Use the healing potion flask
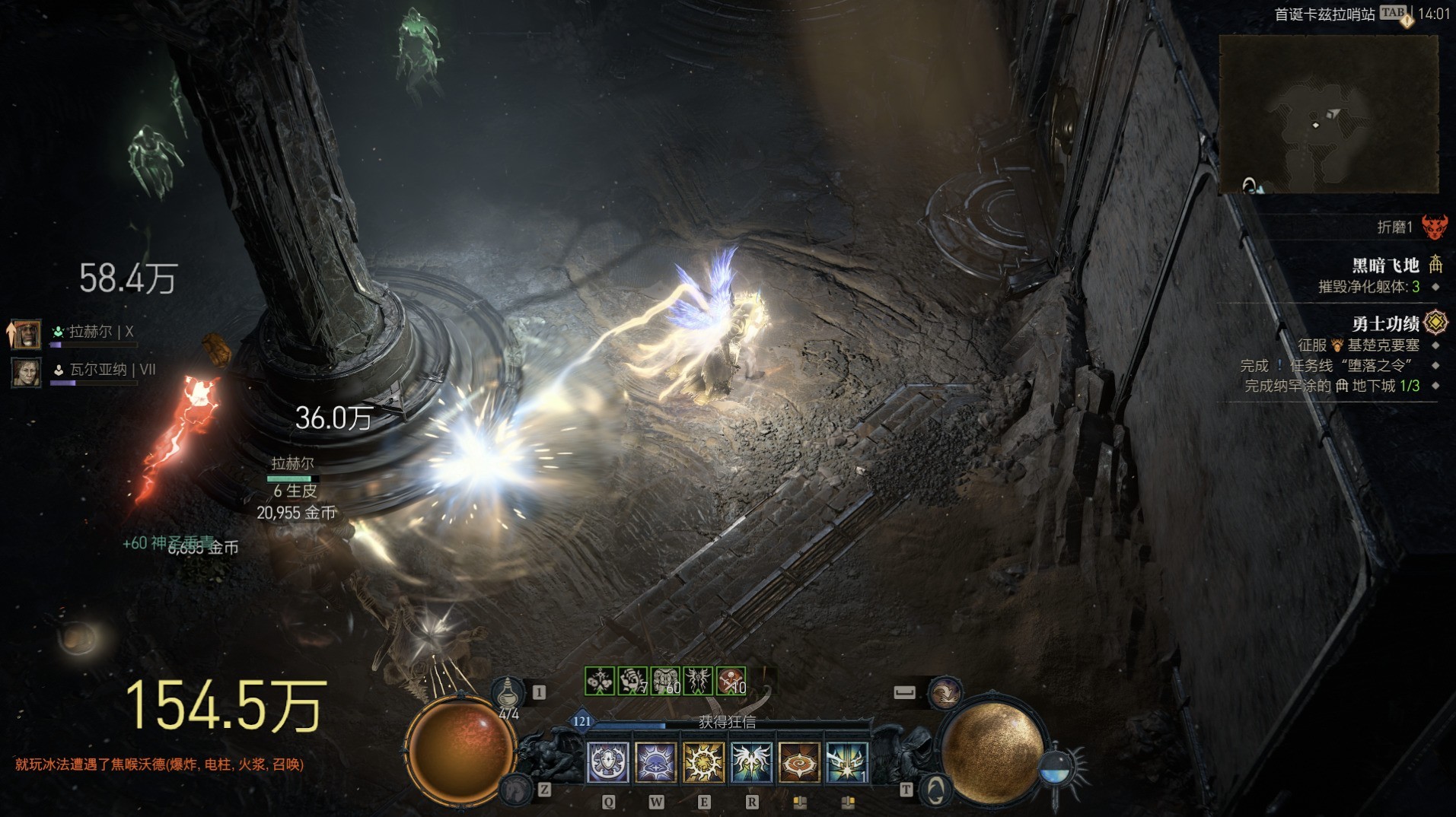1456x817 pixels. point(508,694)
